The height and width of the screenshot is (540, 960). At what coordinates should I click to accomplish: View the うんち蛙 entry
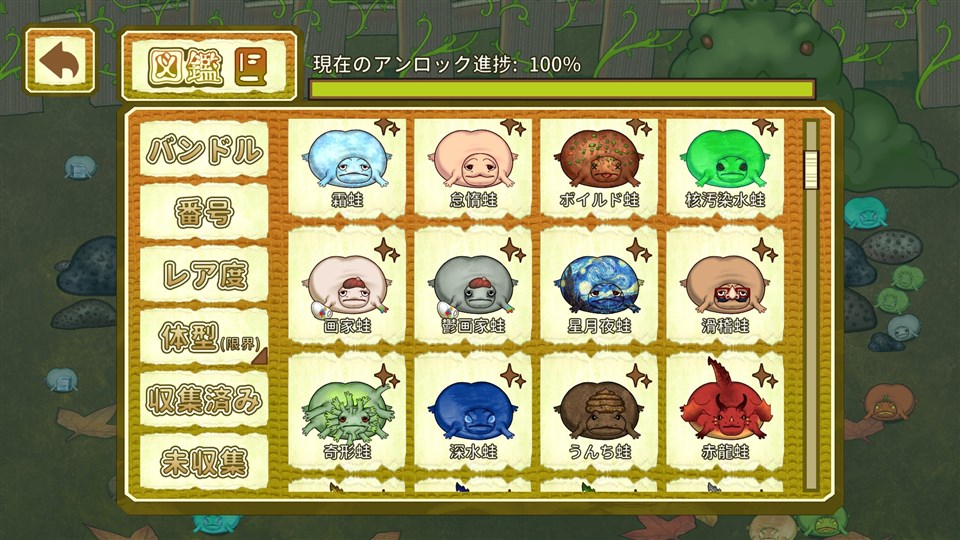(598, 417)
